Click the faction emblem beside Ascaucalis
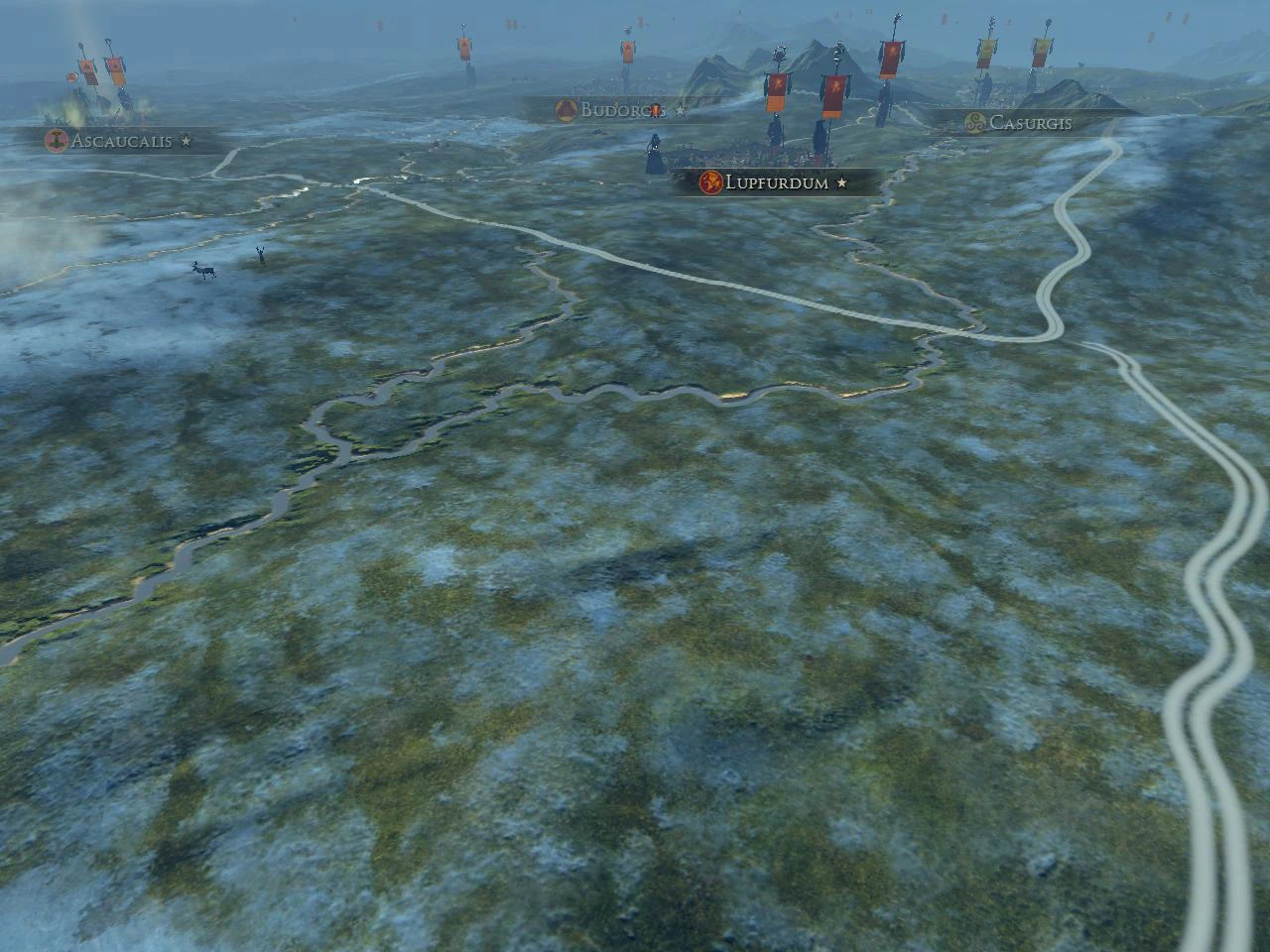This screenshot has width=1270, height=952. pos(57,140)
